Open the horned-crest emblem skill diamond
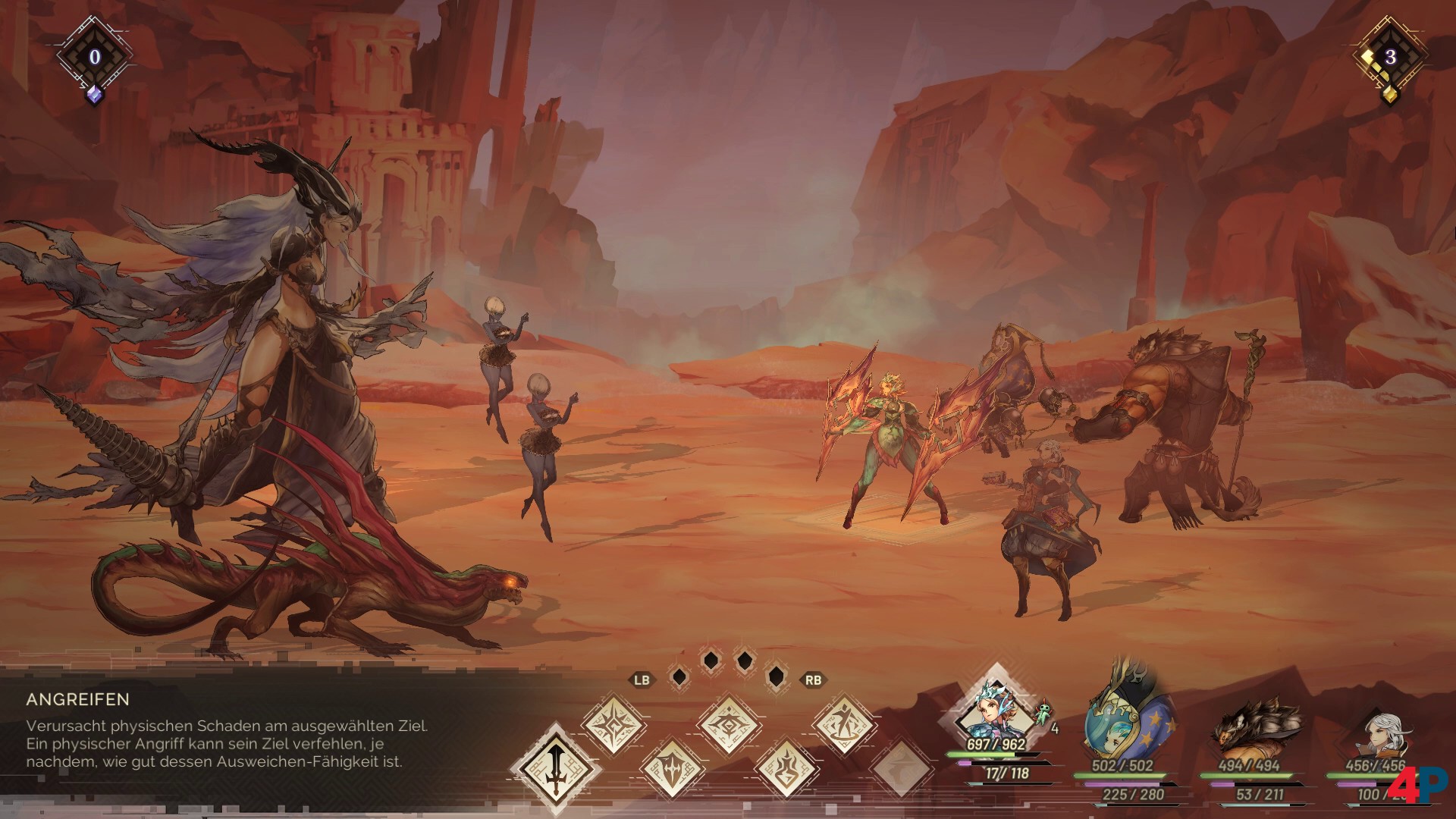This screenshot has height=819, width=1456. click(728, 724)
